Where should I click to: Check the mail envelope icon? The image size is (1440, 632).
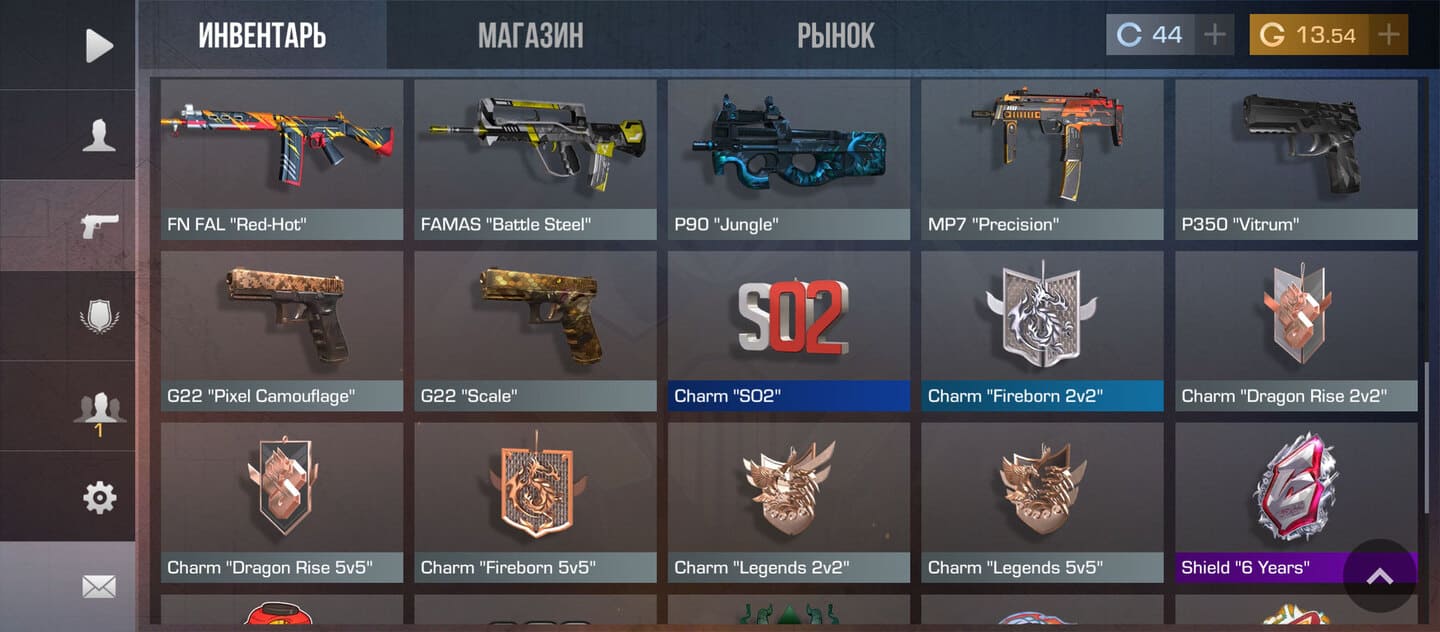(x=98, y=587)
